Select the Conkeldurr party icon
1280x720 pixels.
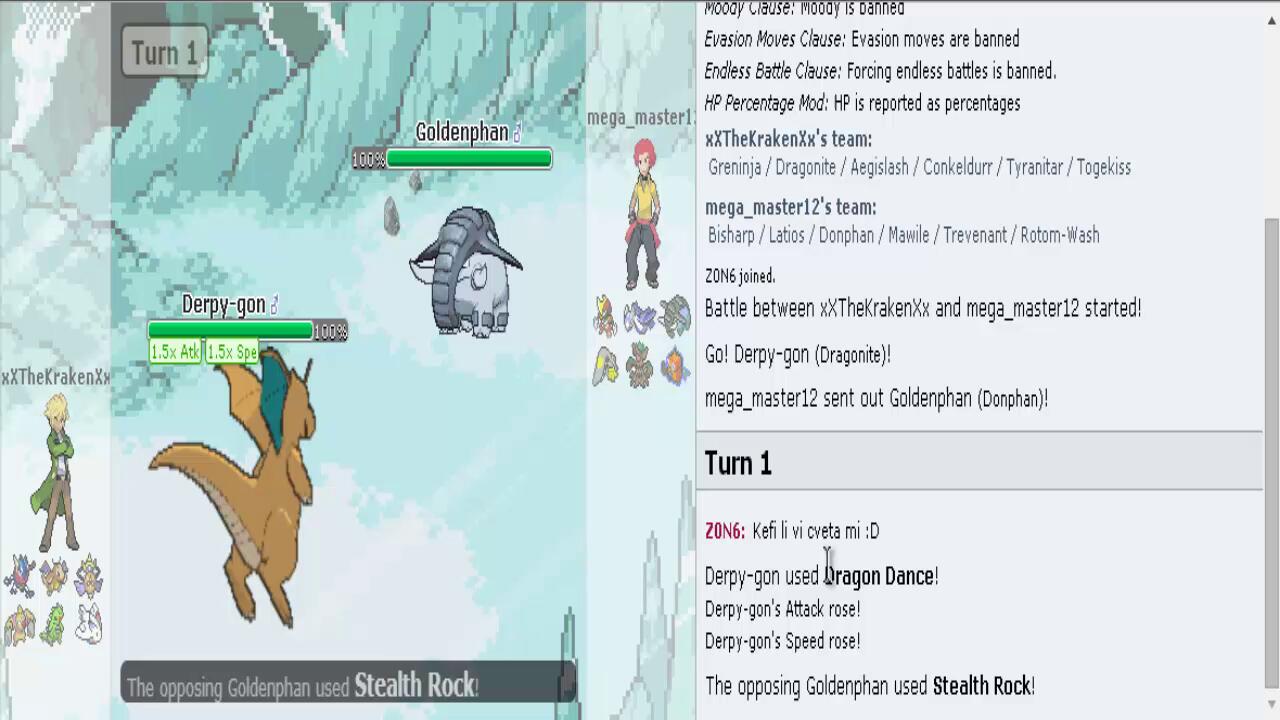[19, 625]
